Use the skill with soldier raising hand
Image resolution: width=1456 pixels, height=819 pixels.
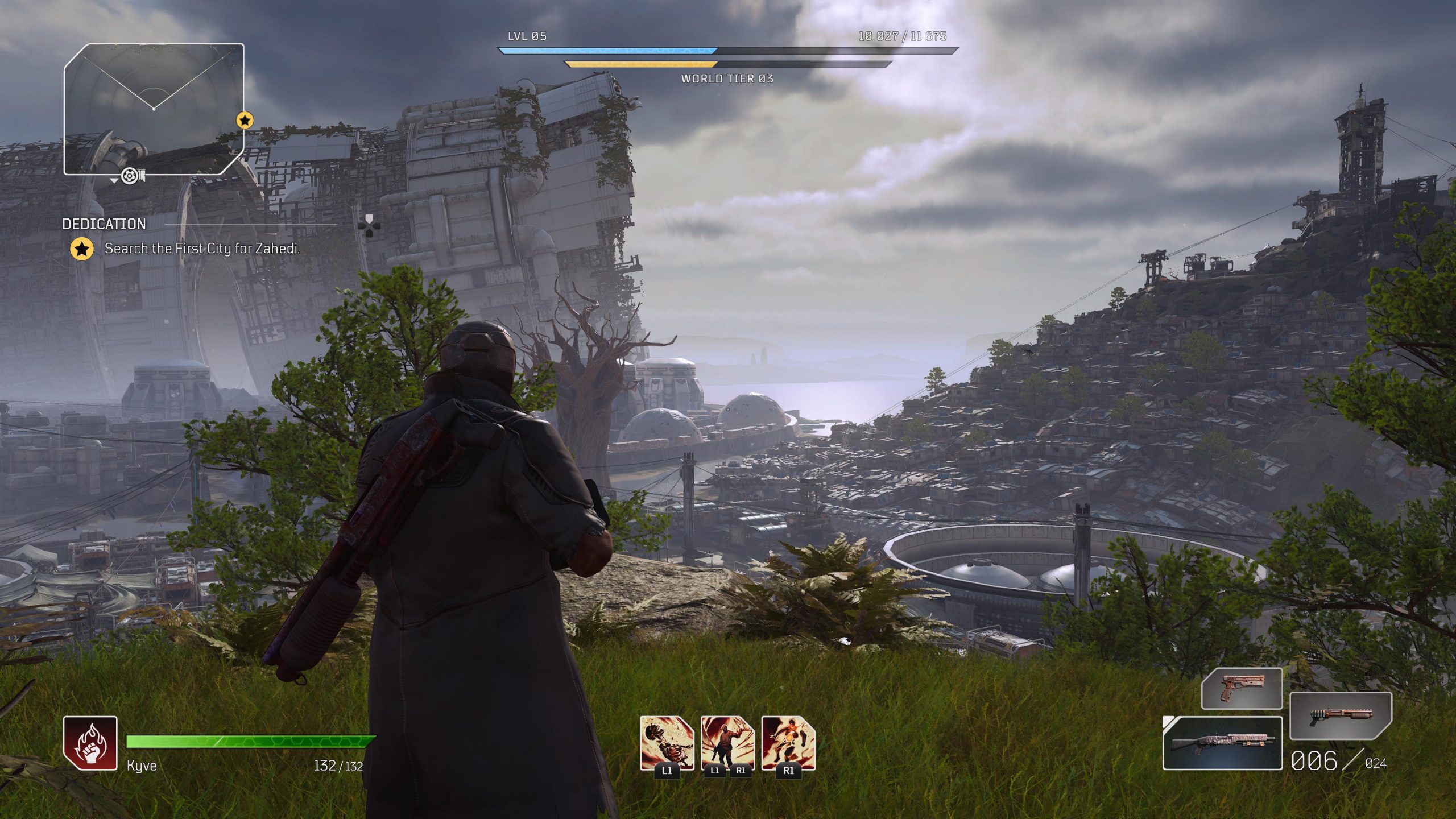click(x=727, y=743)
